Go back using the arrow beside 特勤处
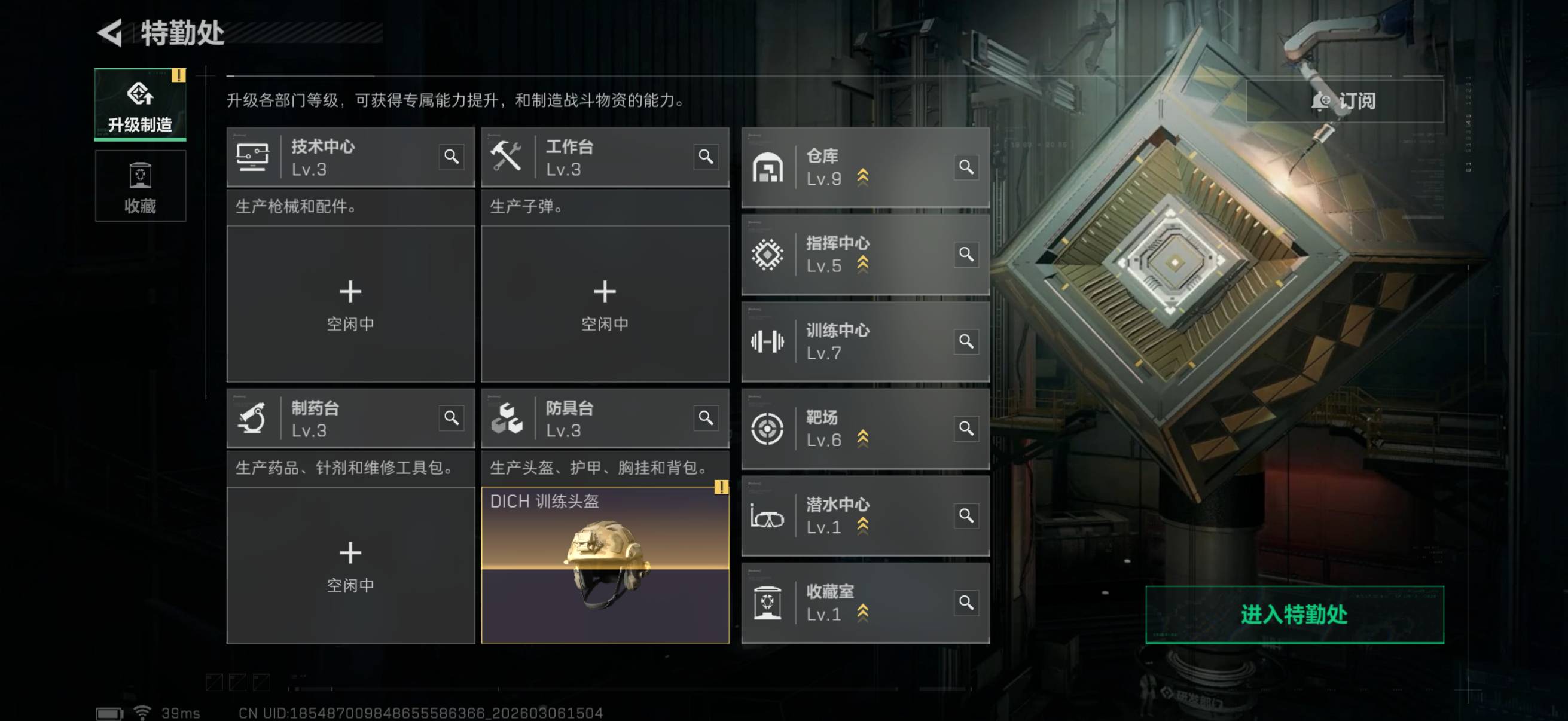Image resolution: width=1568 pixels, height=721 pixels. pyautogui.click(x=110, y=33)
